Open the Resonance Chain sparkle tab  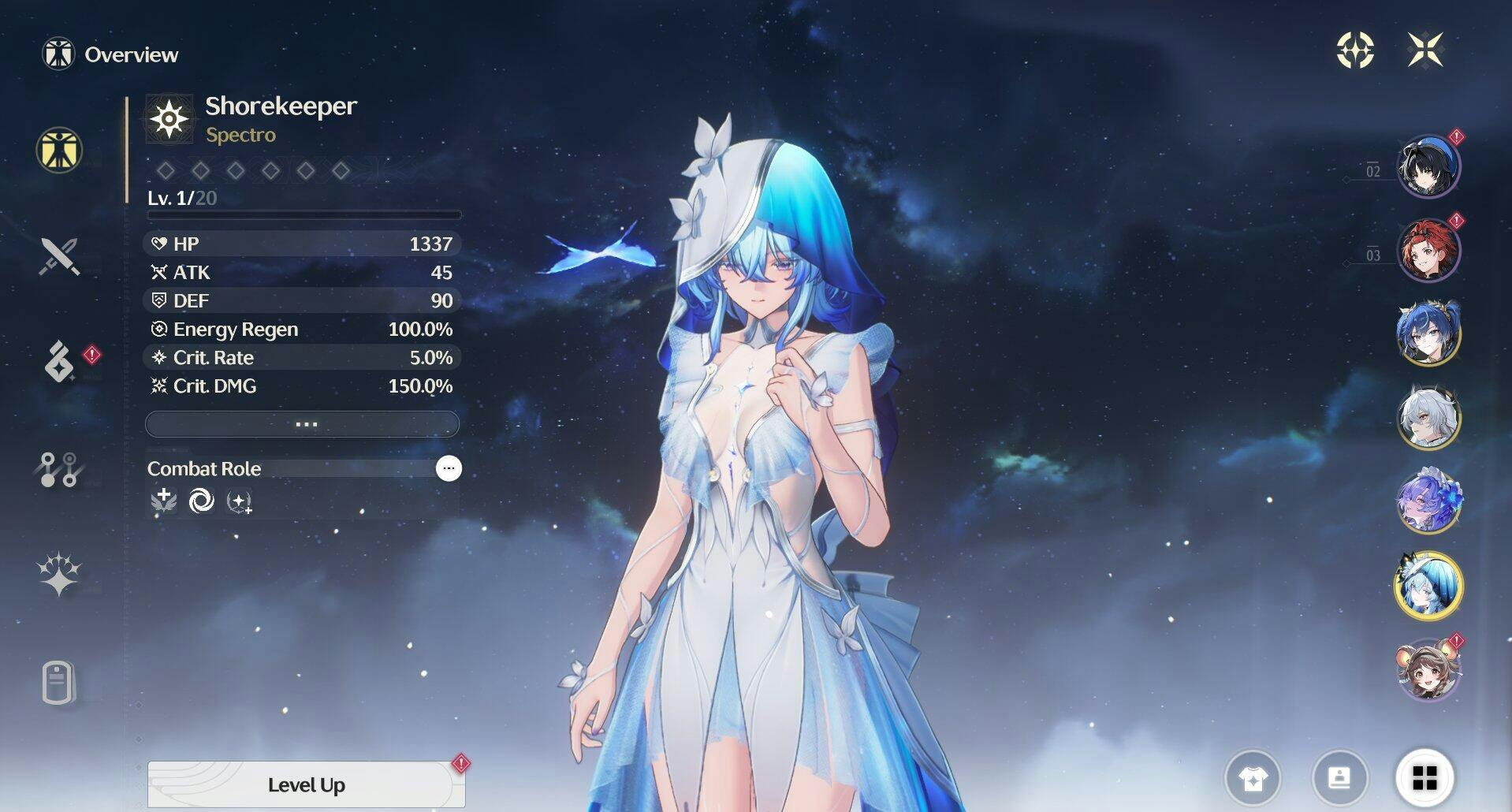coord(59,574)
